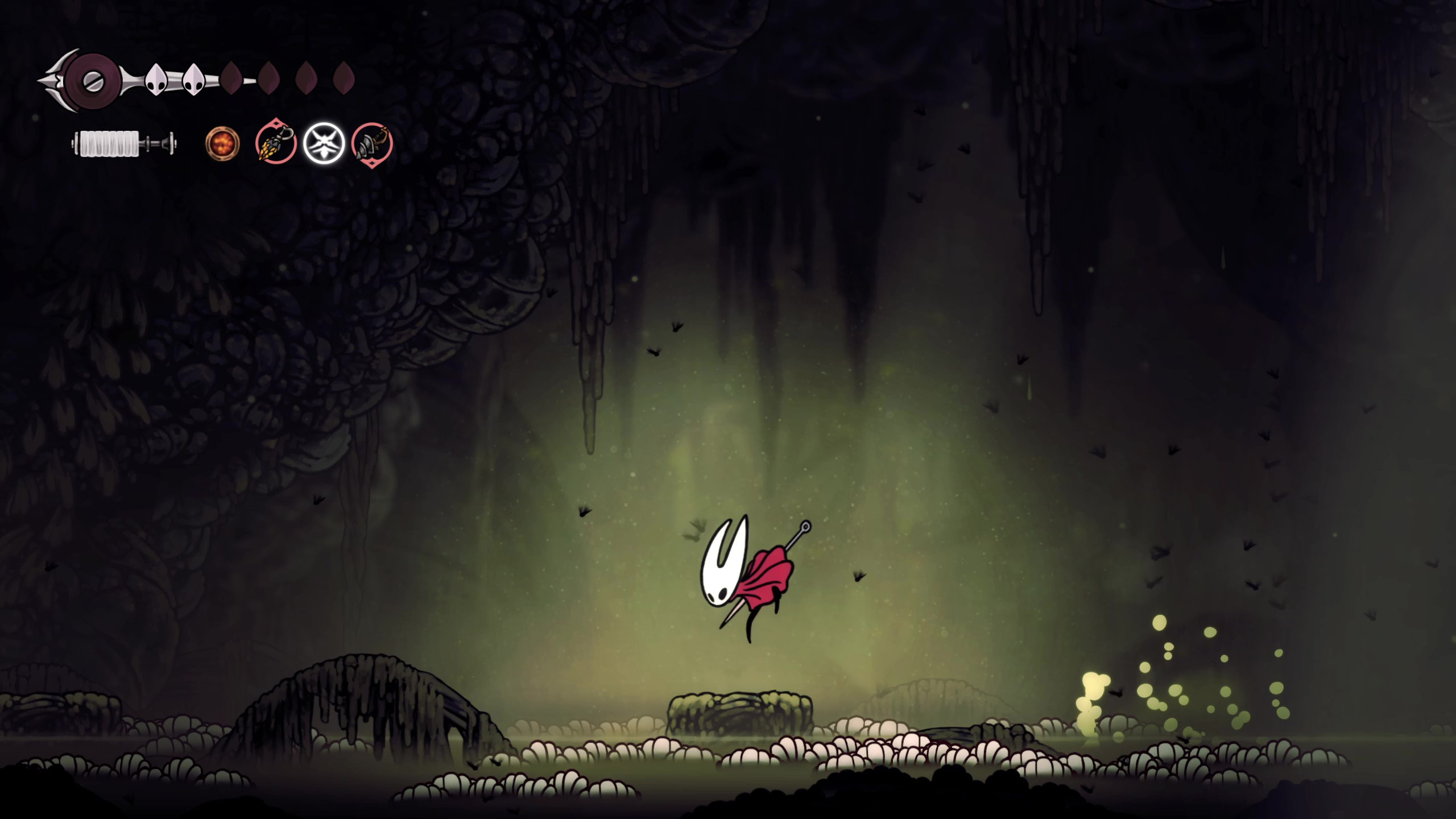Select the glowing white silk skill icon

324,143
